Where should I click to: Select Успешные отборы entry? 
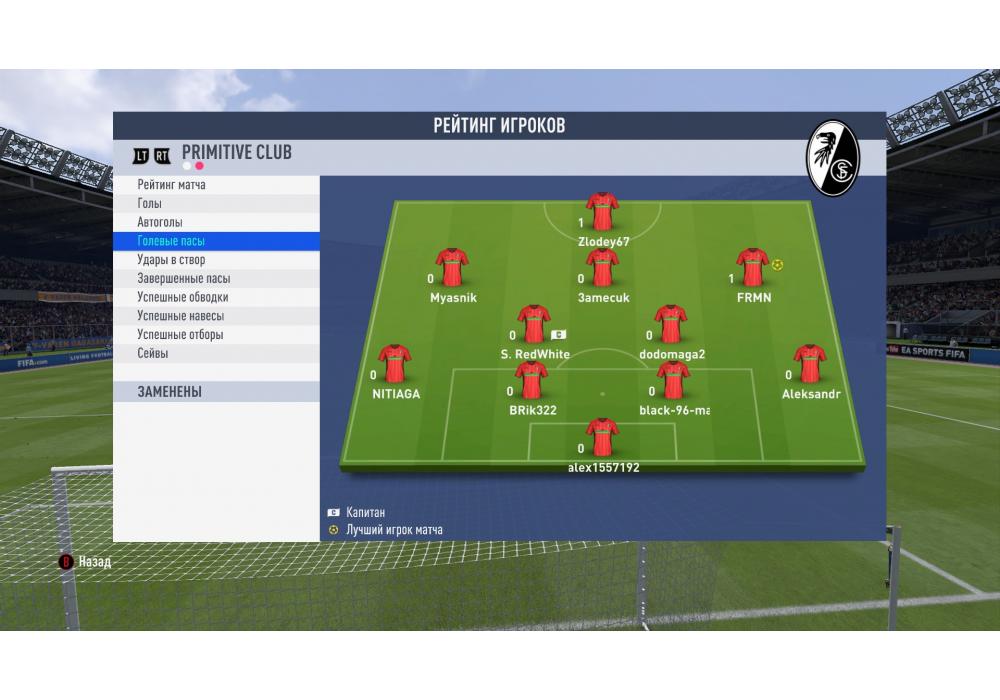[x=180, y=335]
